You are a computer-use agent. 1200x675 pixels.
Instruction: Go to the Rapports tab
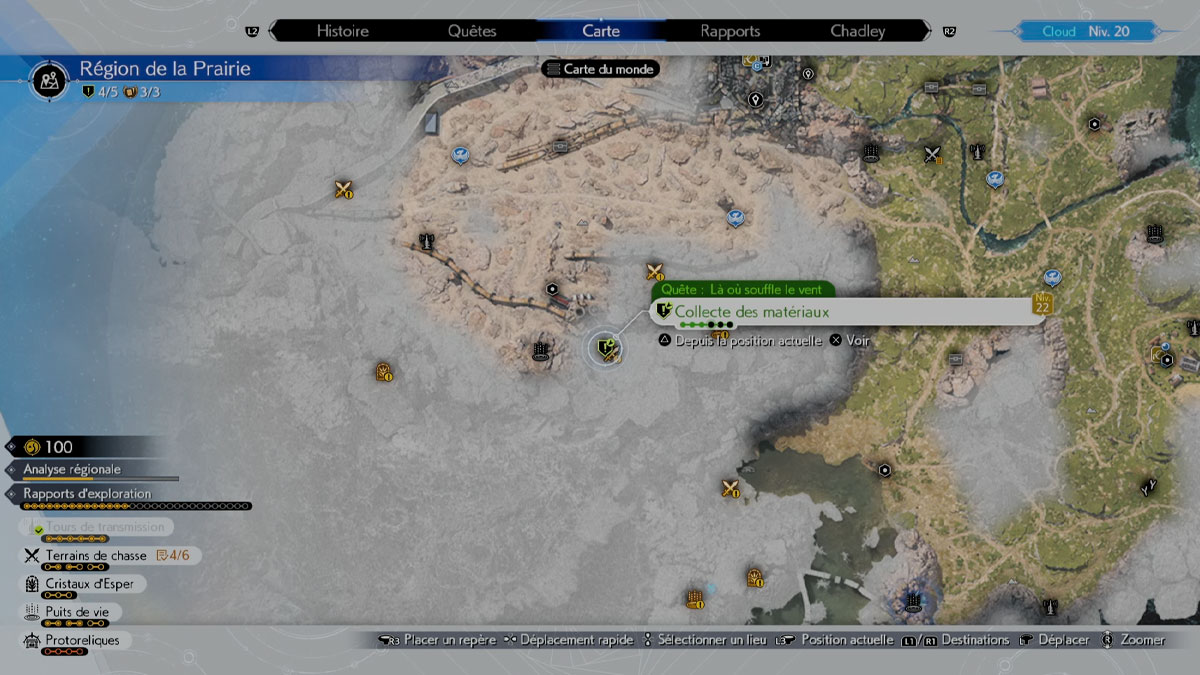(x=730, y=31)
